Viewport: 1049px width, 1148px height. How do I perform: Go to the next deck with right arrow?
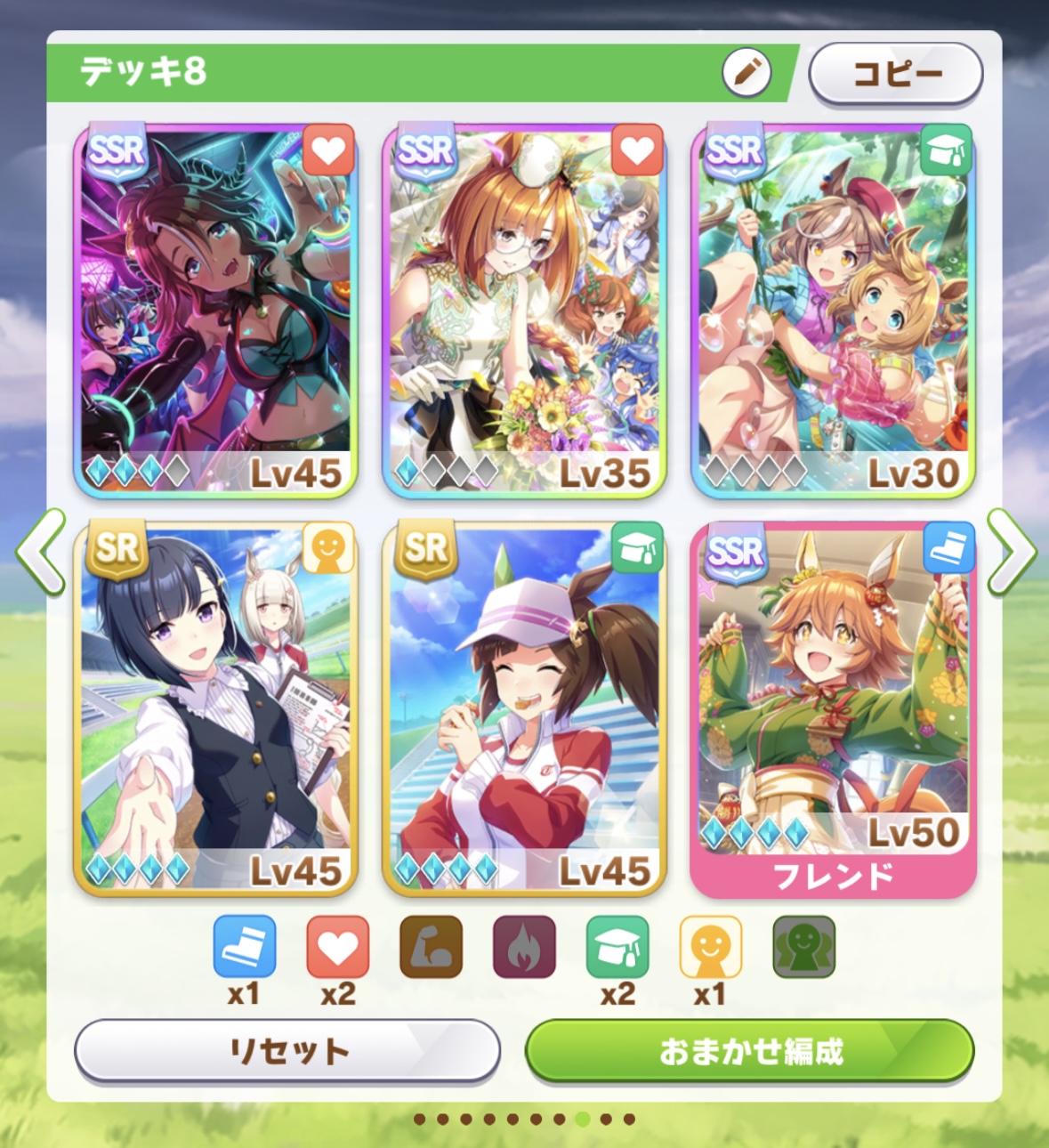(x=1011, y=552)
